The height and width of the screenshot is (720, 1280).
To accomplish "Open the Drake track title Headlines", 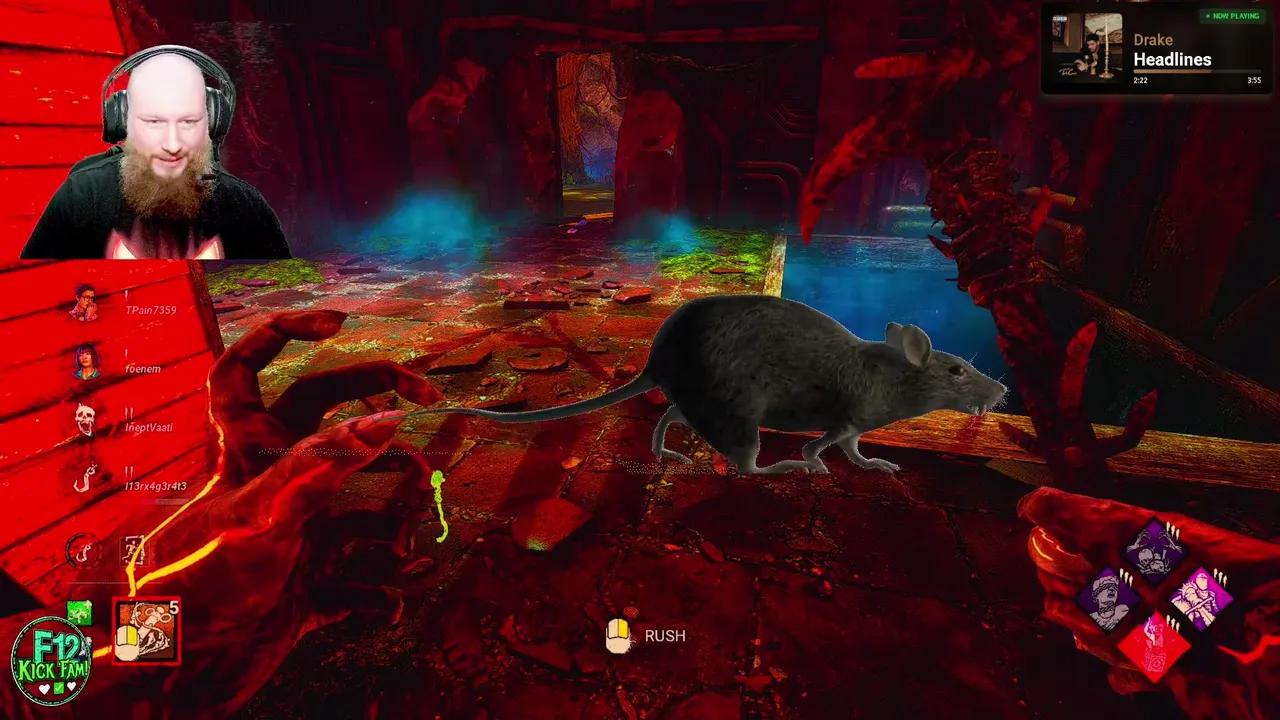I will click(1173, 60).
